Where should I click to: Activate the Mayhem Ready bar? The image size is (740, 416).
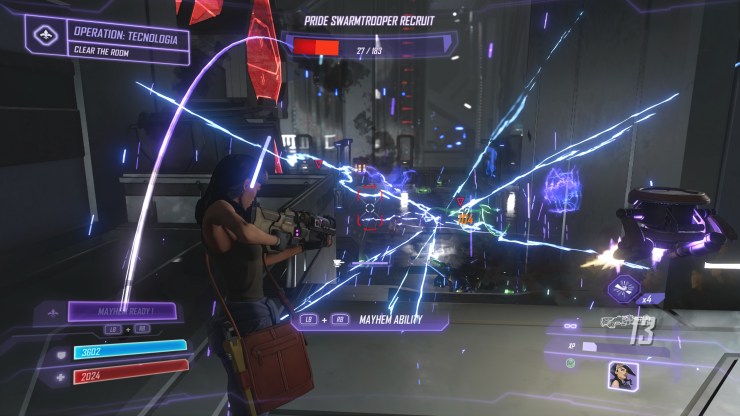123,311
